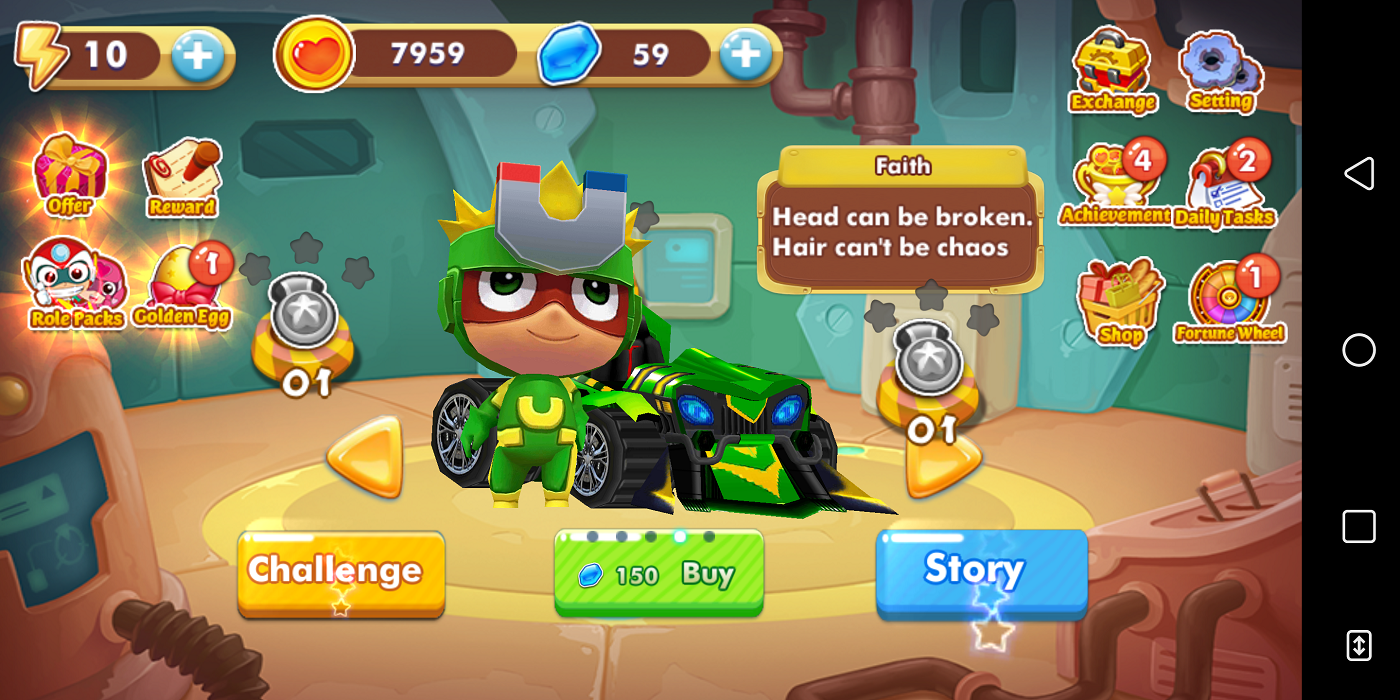Add more blue gems with the plus button
Screen dimensions: 1400x700
pos(745,54)
